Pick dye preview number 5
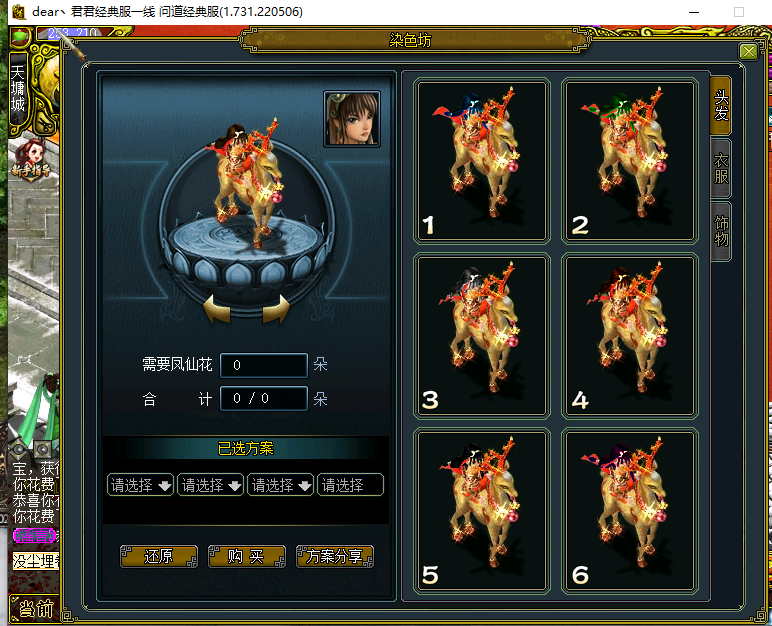This screenshot has width=772, height=626. pyautogui.click(x=481, y=511)
